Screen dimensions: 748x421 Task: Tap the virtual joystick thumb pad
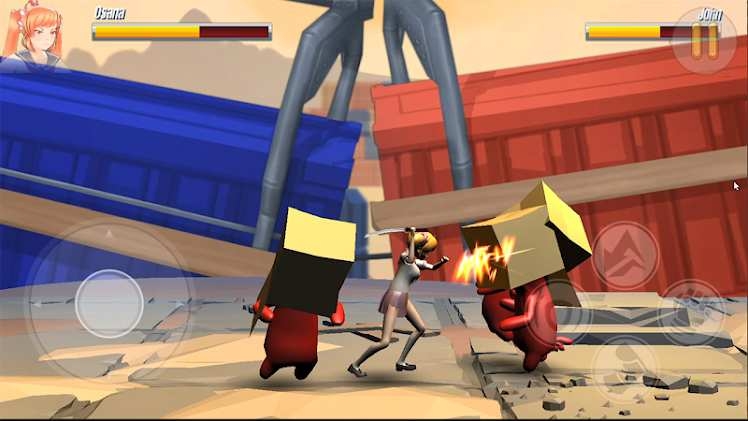[109, 303]
